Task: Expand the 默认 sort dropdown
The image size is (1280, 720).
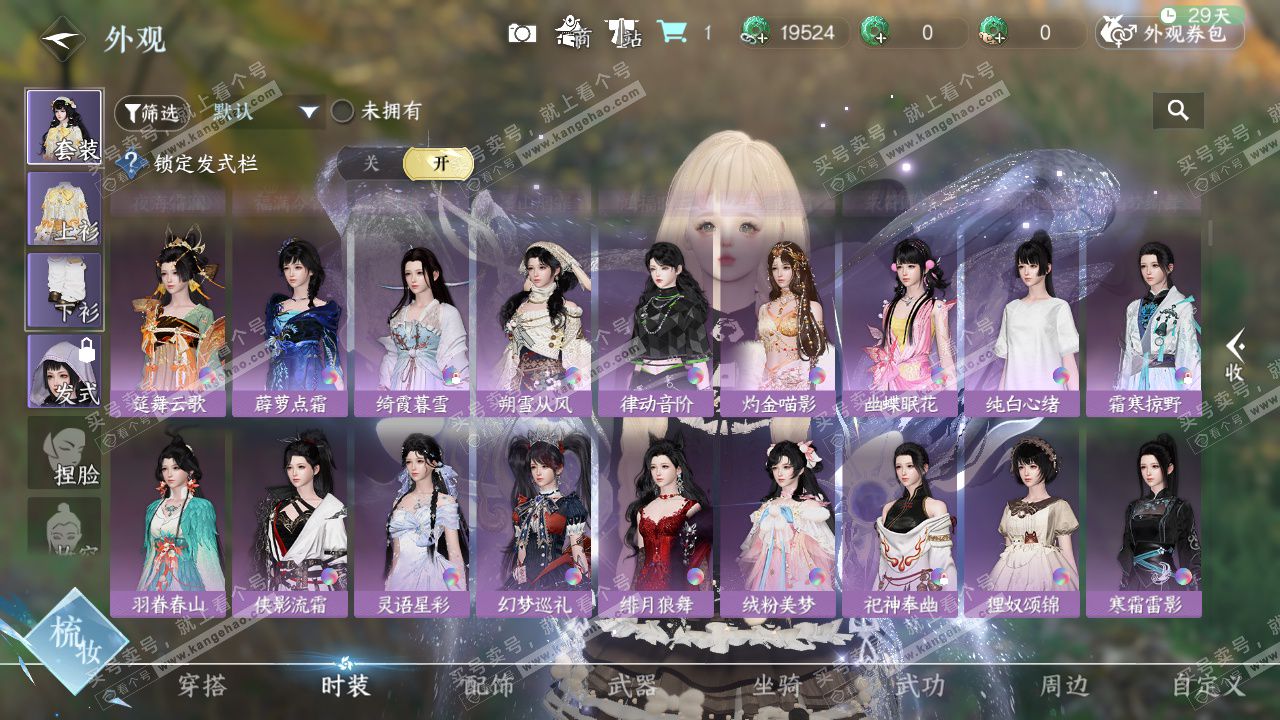Action: (266, 112)
